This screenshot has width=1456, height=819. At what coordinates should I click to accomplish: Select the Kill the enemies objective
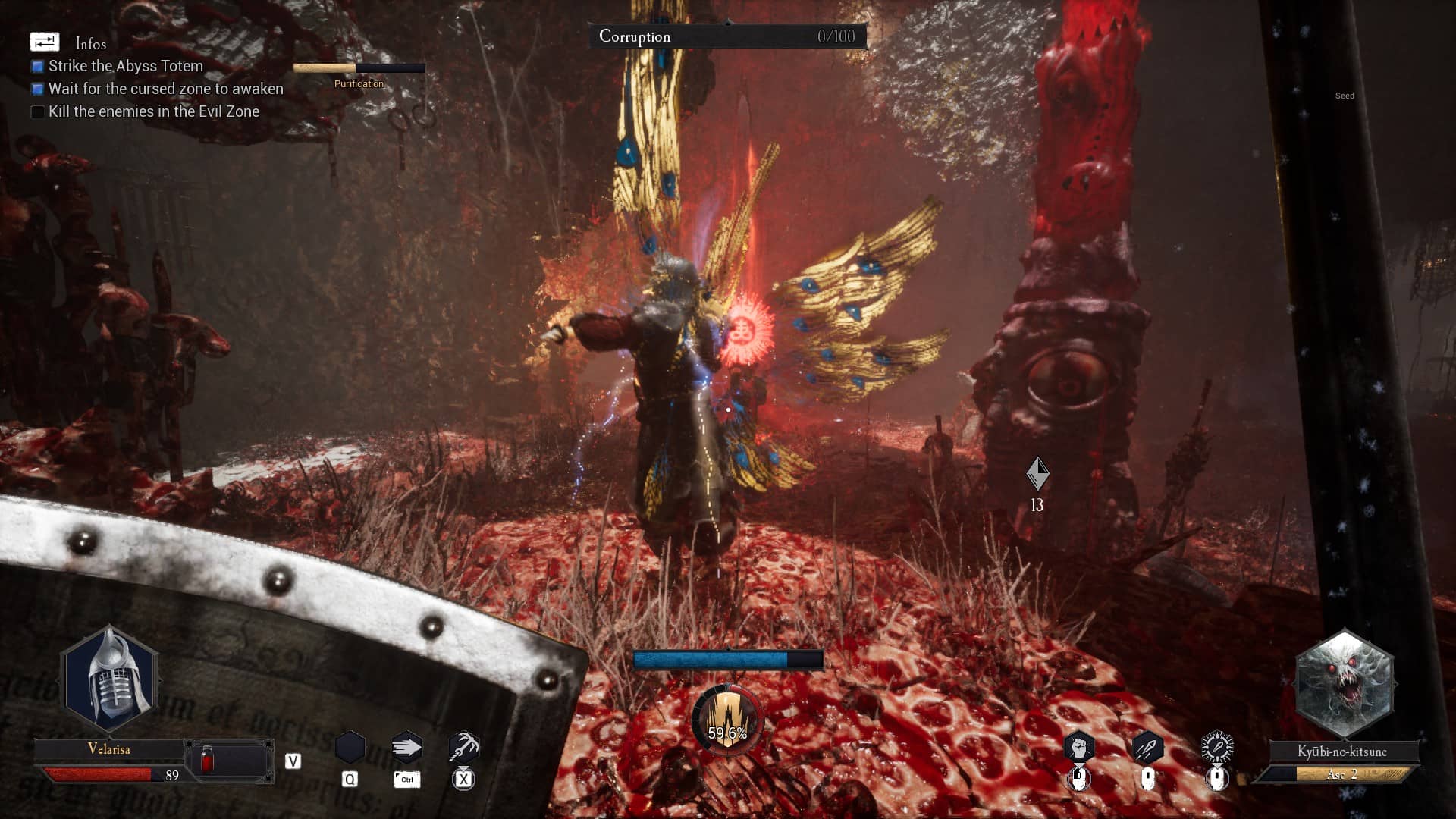tap(153, 111)
